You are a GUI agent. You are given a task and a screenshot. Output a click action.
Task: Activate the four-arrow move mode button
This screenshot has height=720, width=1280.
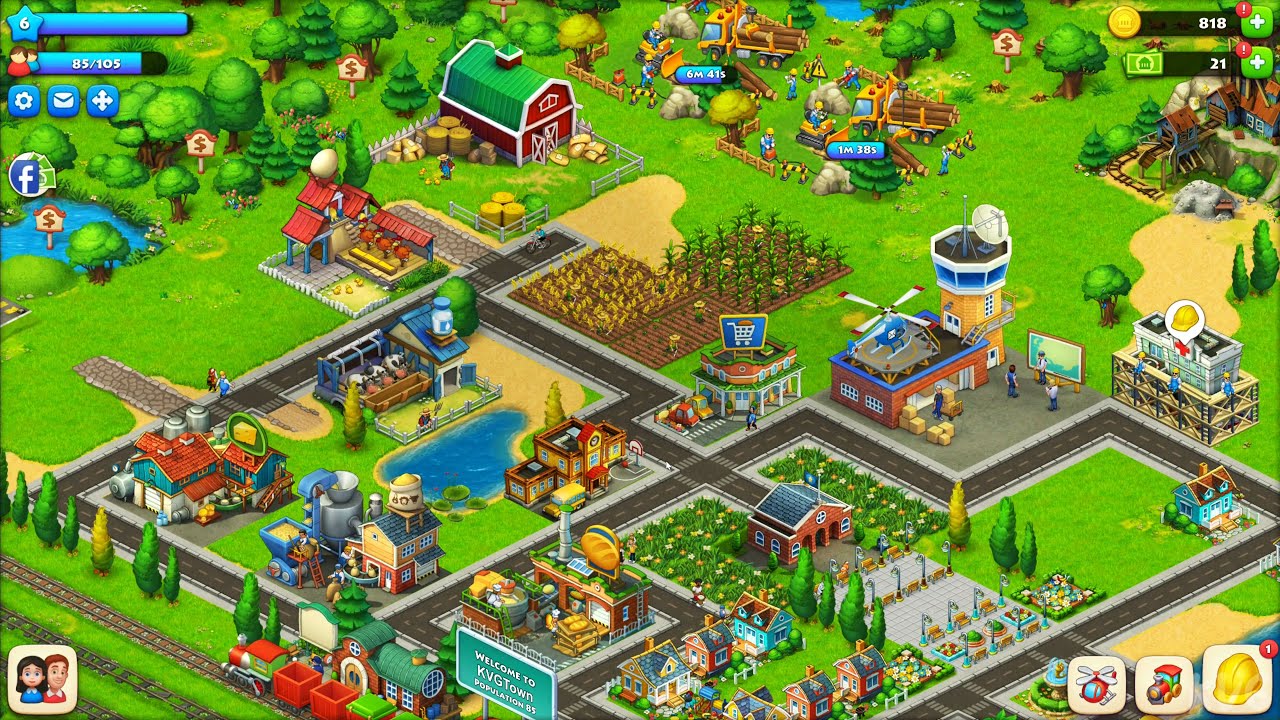[102, 101]
